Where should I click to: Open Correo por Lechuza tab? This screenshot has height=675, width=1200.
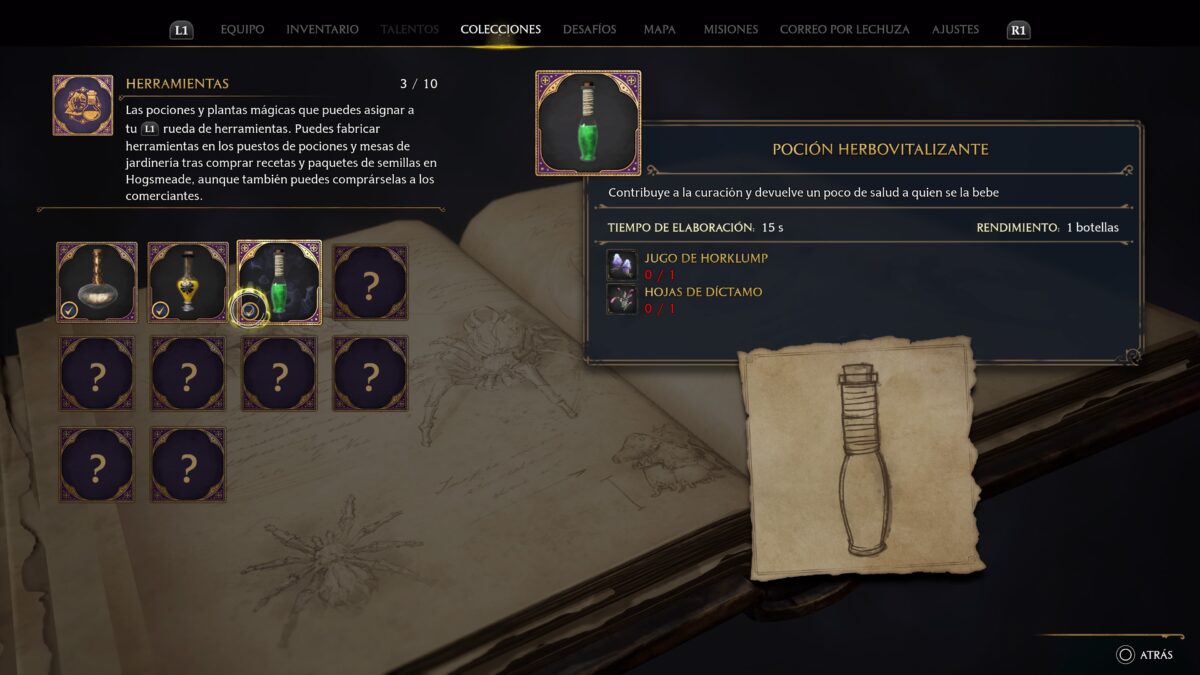(x=844, y=30)
